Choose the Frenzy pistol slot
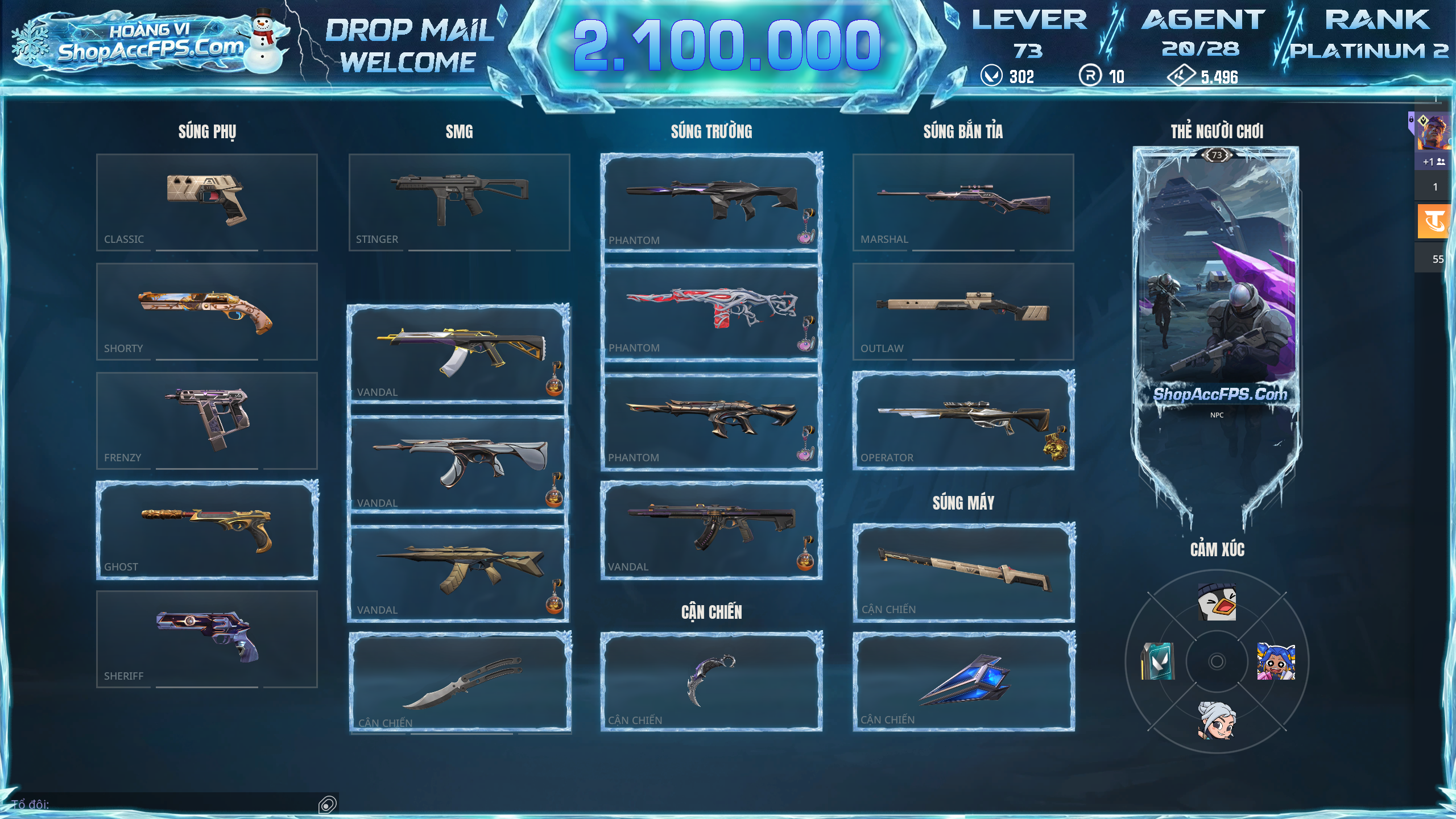The width and height of the screenshot is (1456, 819). pos(207,420)
